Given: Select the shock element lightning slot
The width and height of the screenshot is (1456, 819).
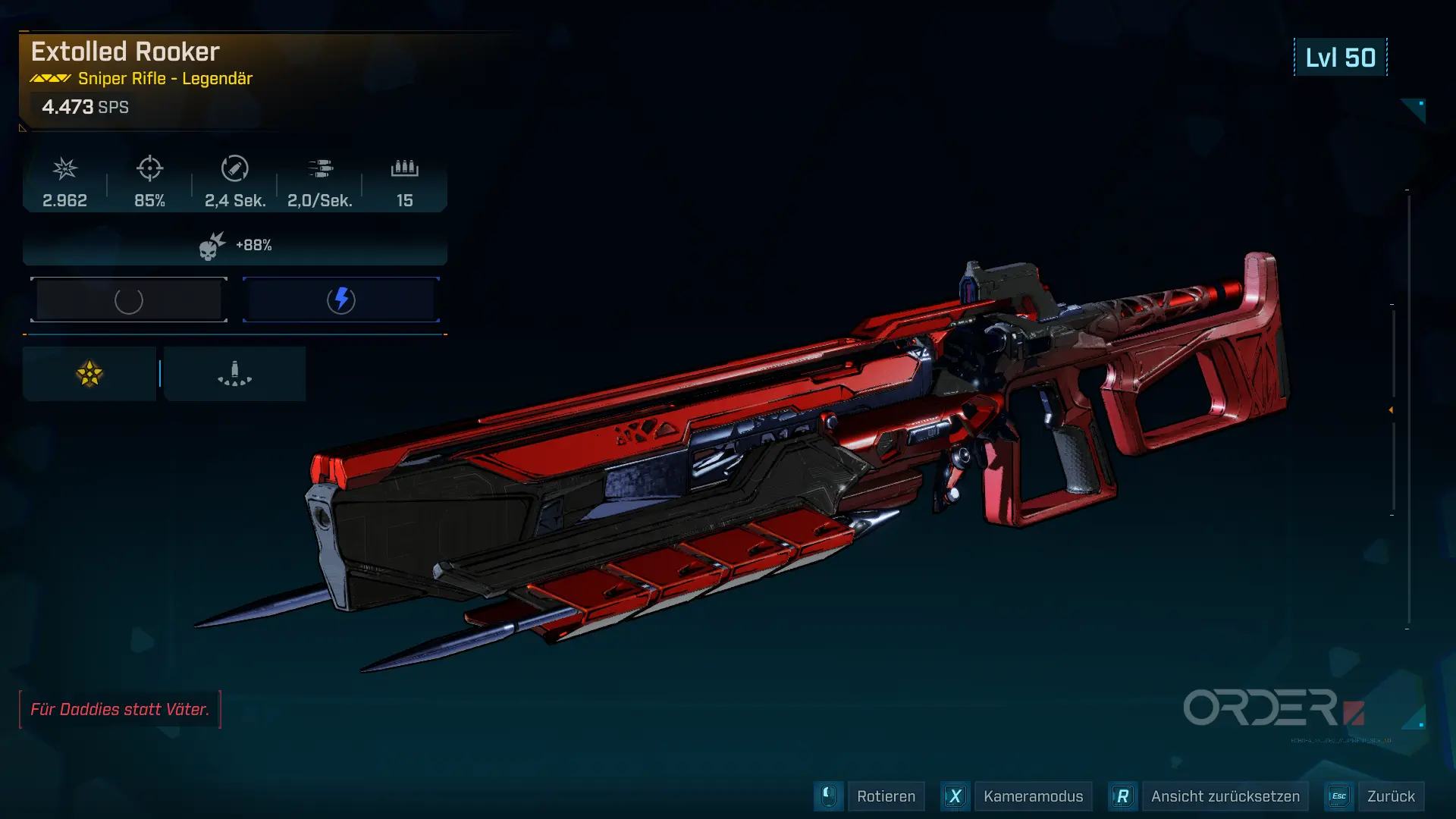Looking at the screenshot, I should [341, 300].
